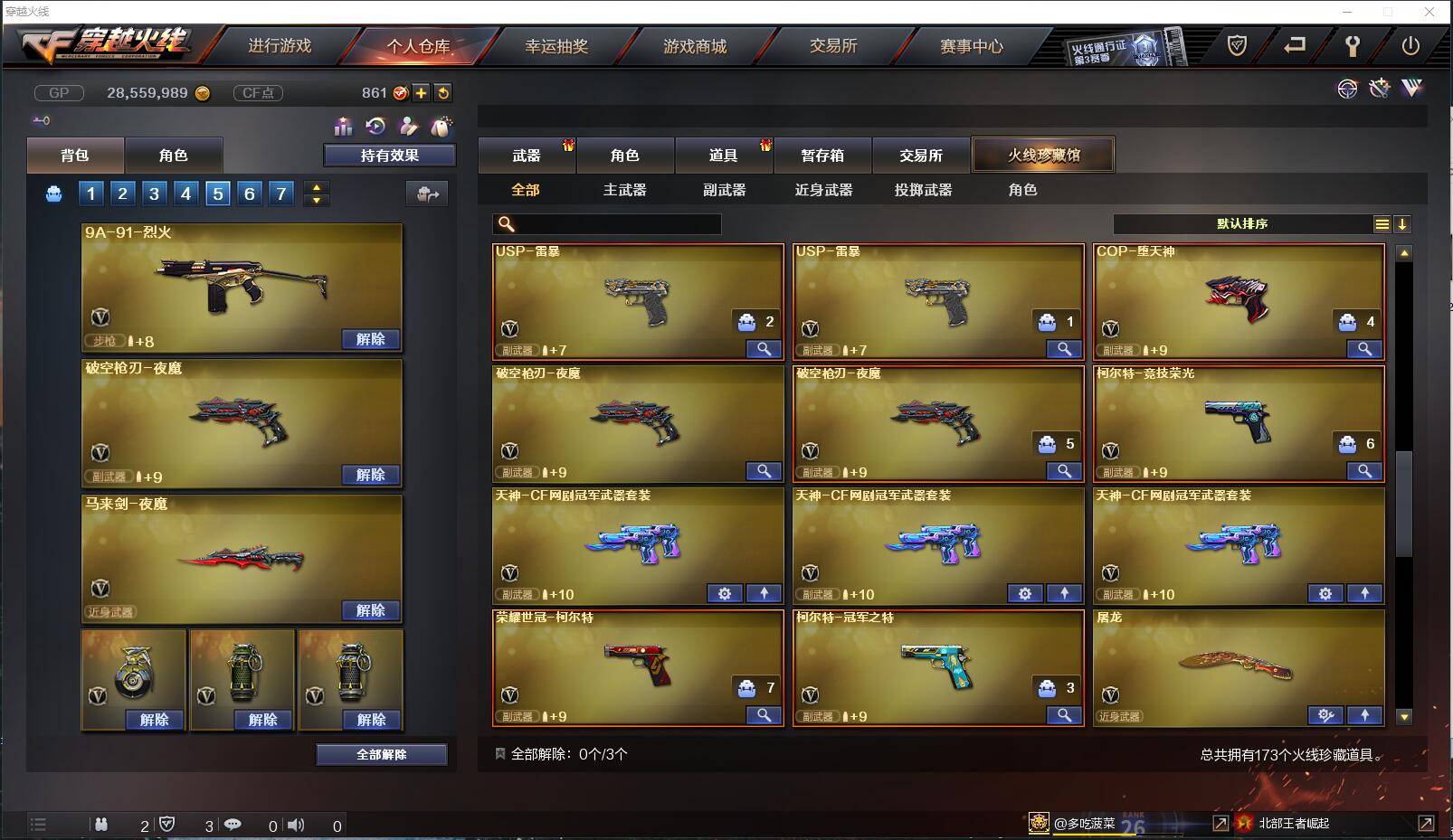Open the 幸运抽奖 menu item

point(556,46)
